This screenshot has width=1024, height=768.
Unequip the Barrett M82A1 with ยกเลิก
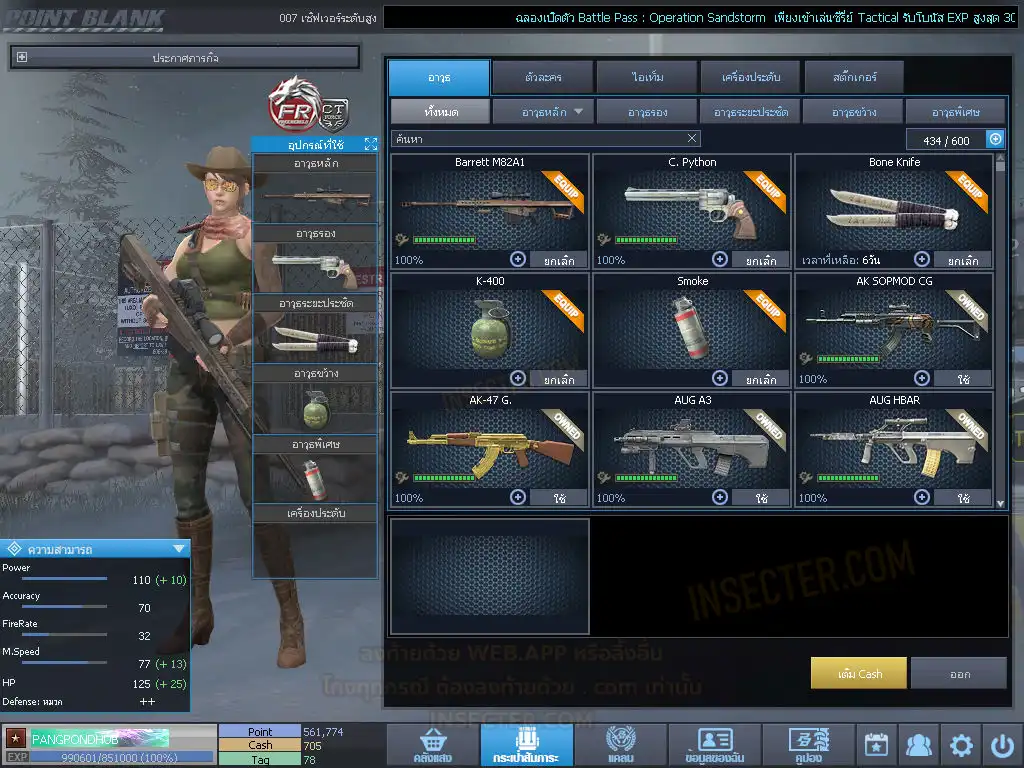pyautogui.click(x=560, y=260)
